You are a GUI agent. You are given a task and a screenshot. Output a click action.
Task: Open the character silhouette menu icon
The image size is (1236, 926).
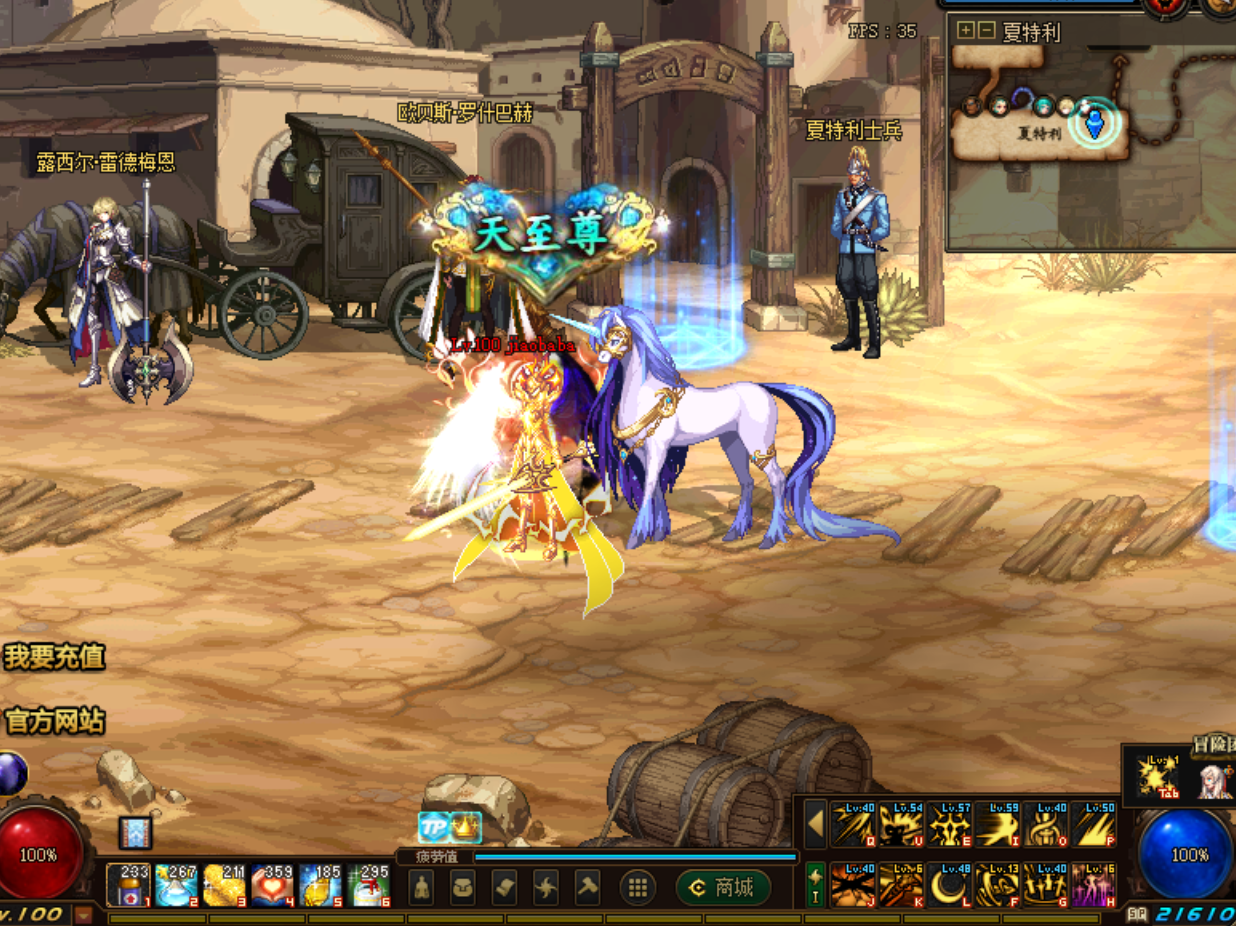click(x=421, y=887)
